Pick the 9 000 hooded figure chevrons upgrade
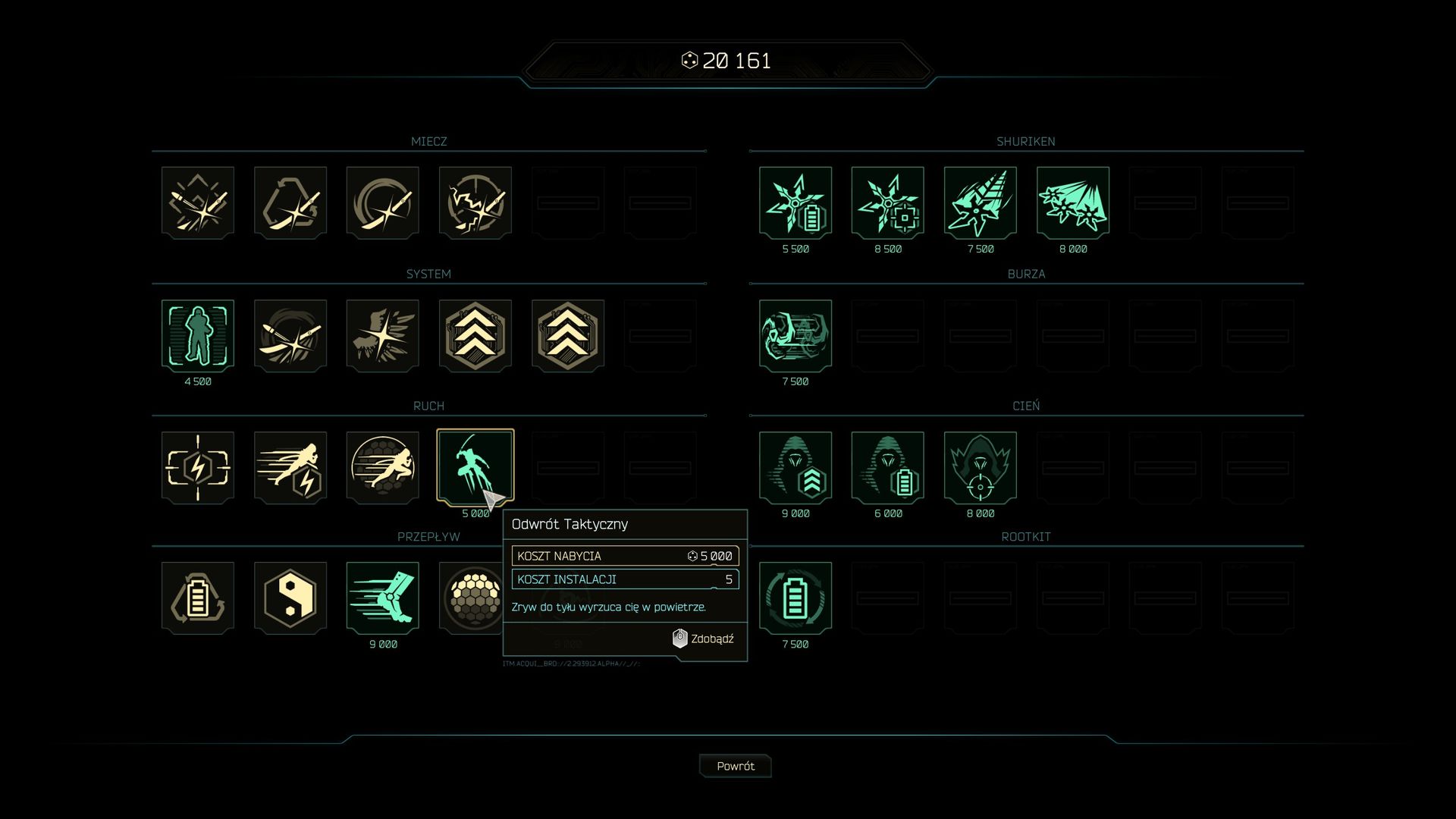The height and width of the screenshot is (819, 1456). pos(795,467)
